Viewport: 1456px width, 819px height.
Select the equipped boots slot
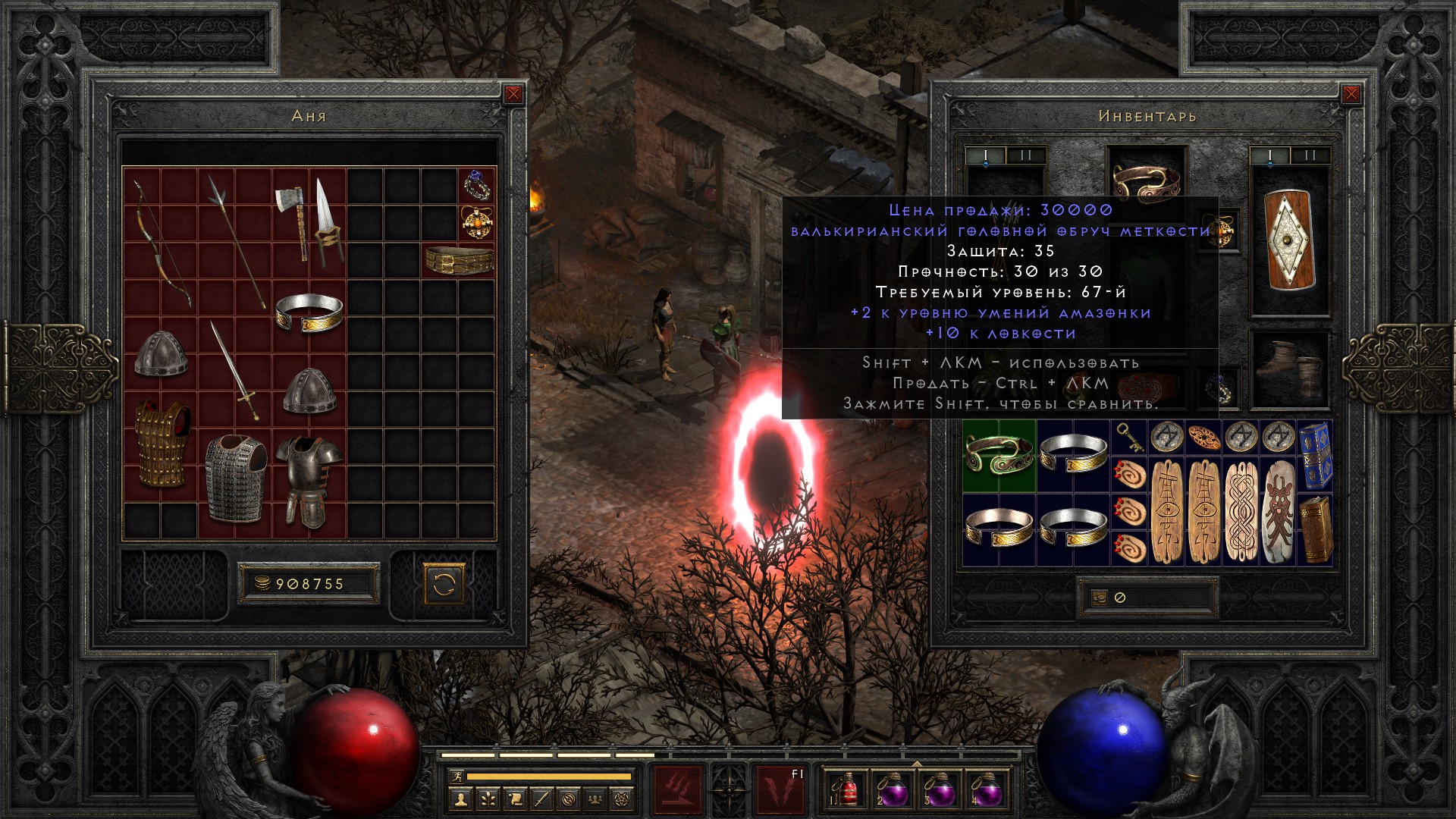click(x=1289, y=369)
